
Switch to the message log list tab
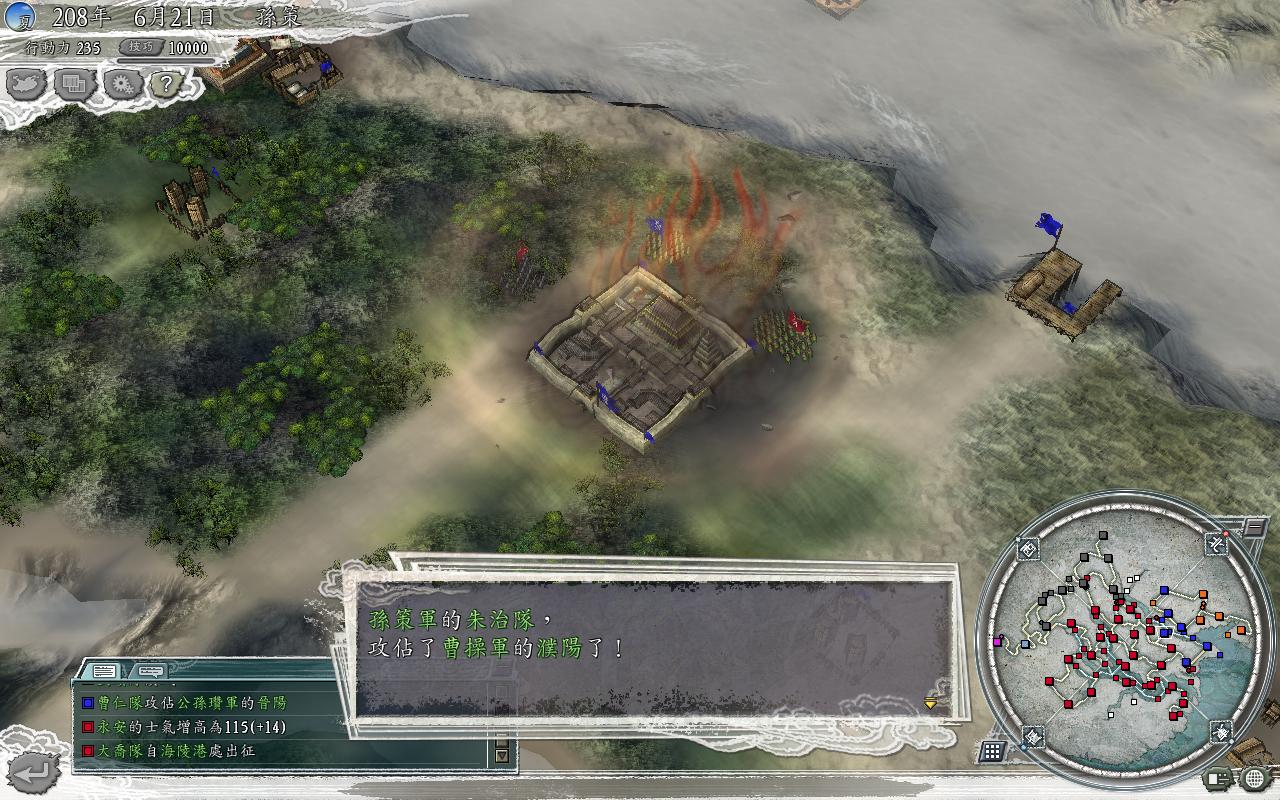click(x=105, y=670)
